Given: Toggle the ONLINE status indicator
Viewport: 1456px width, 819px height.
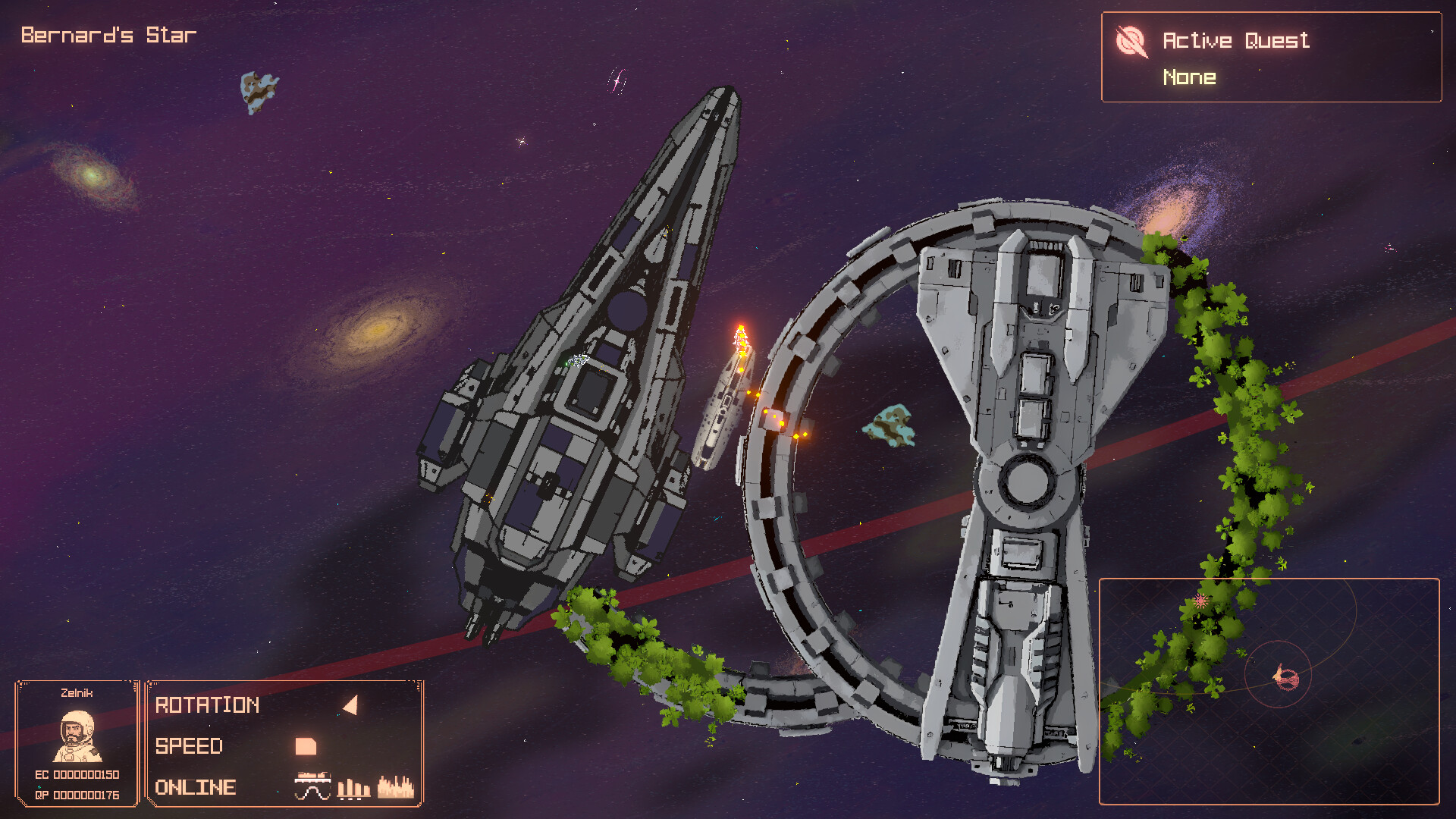Looking at the screenshot, I should tap(193, 786).
